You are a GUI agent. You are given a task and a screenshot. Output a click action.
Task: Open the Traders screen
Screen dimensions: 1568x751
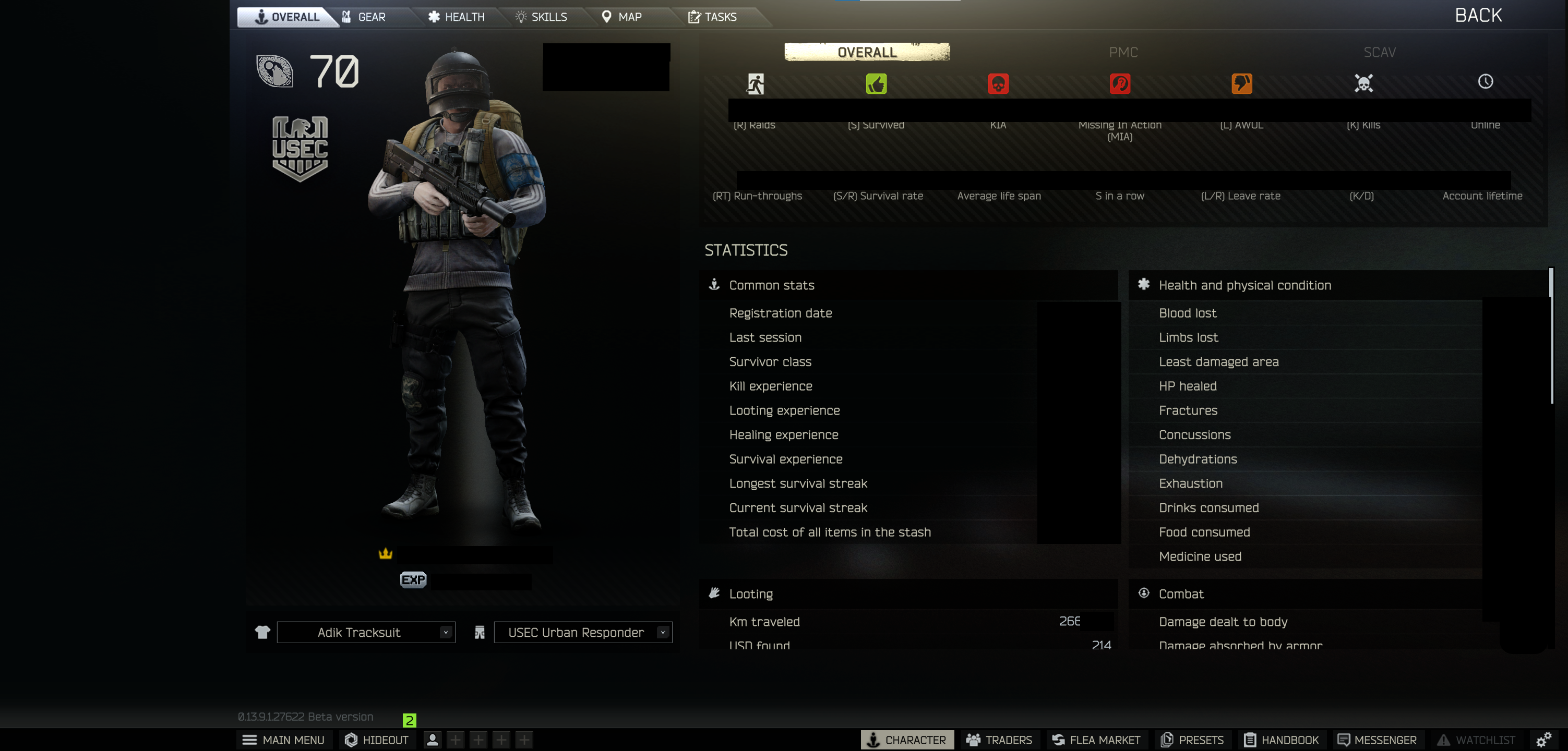click(999, 740)
